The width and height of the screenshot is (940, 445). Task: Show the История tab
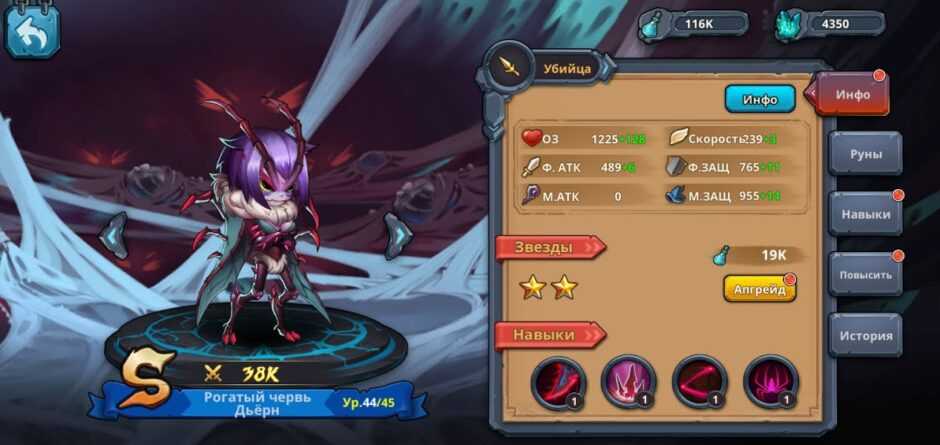[865, 335]
